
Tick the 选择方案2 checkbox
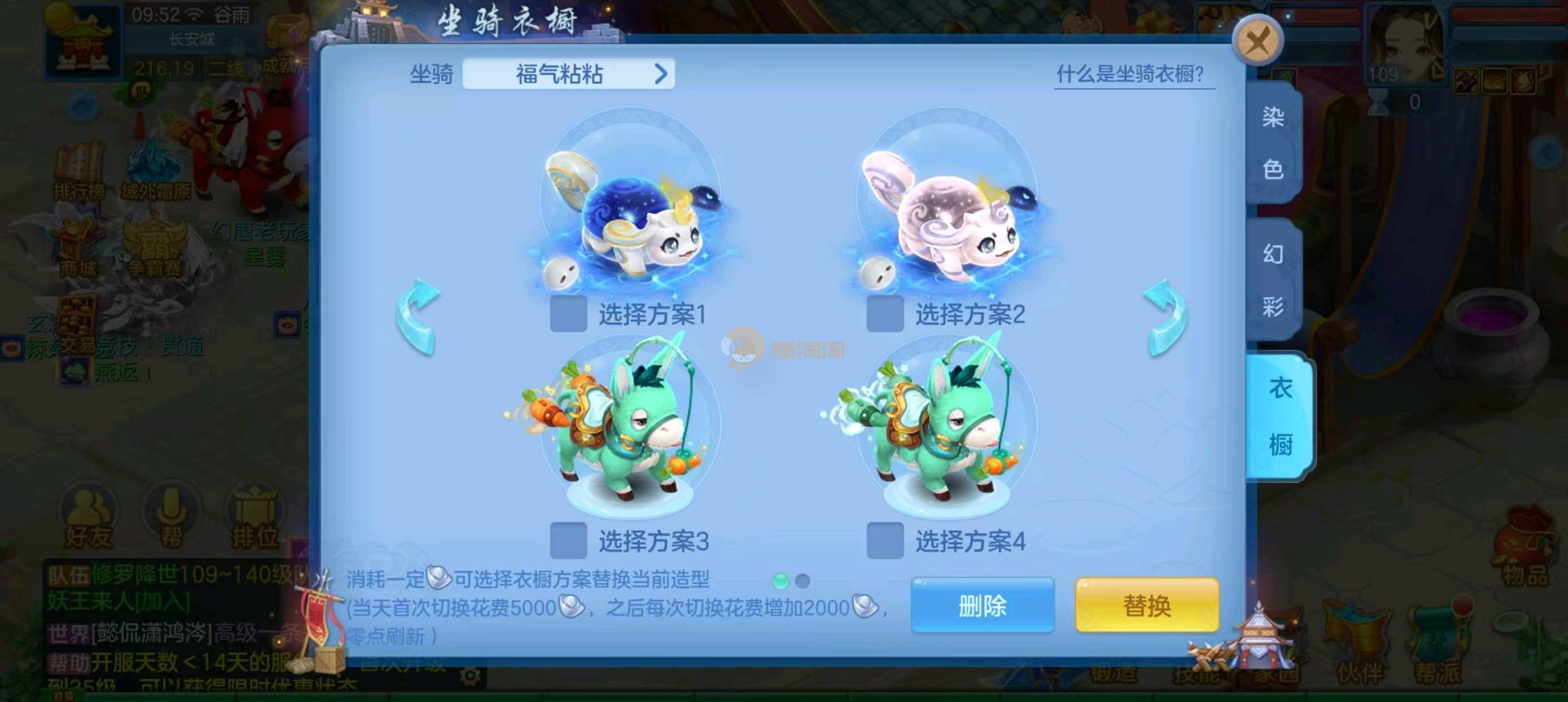point(885,314)
